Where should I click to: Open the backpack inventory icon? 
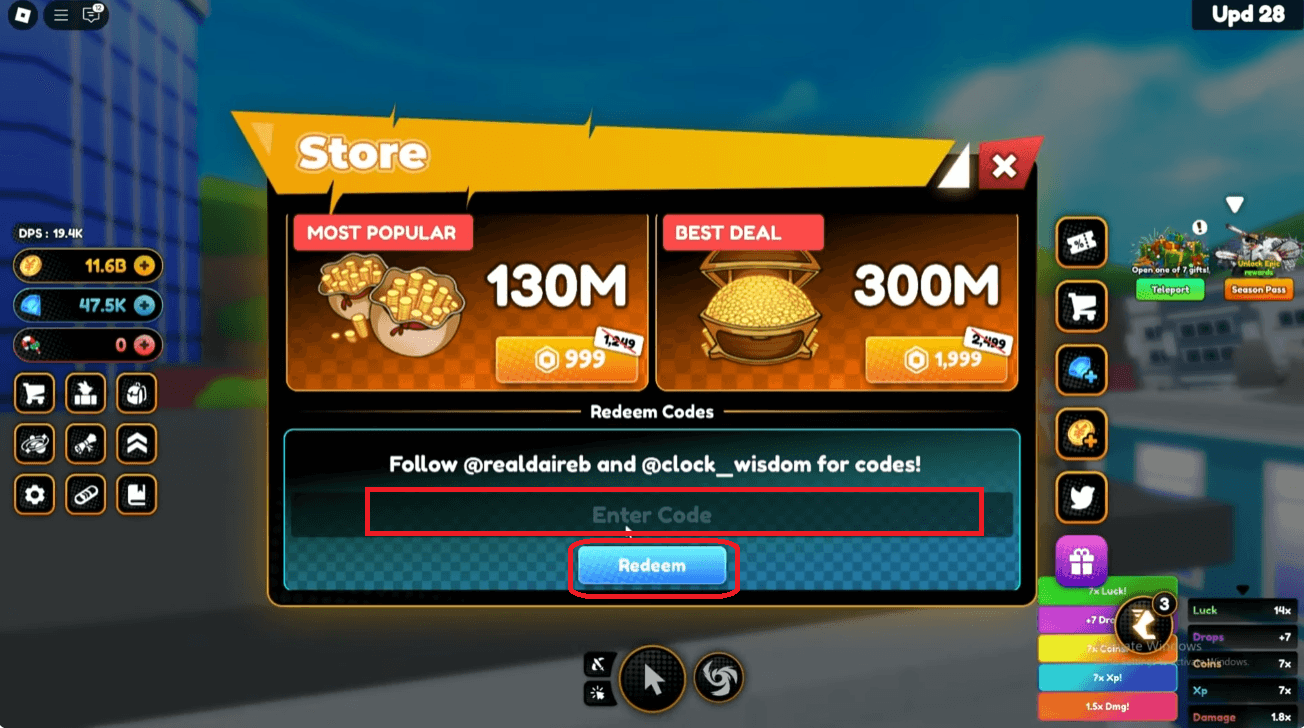pyautogui.click(x=136, y=393)
